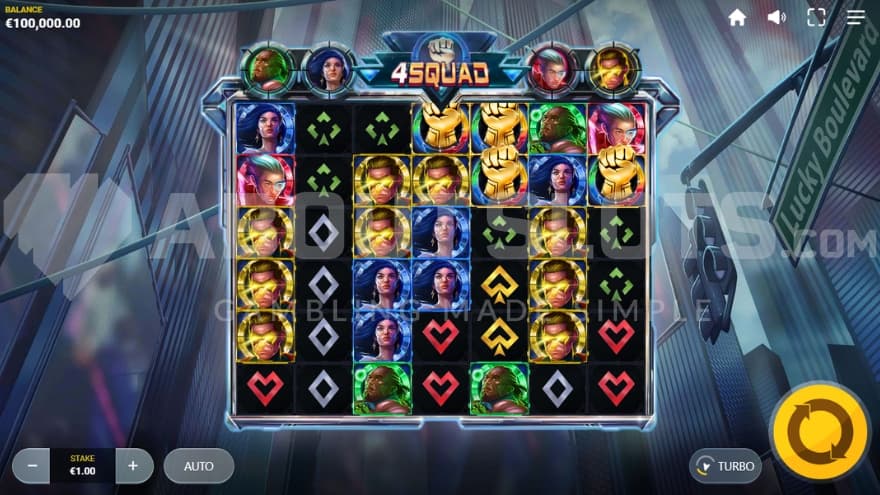Toggle Turbo mode
The width and height of the screenshot is (880, 495).
tap(726, 466)
